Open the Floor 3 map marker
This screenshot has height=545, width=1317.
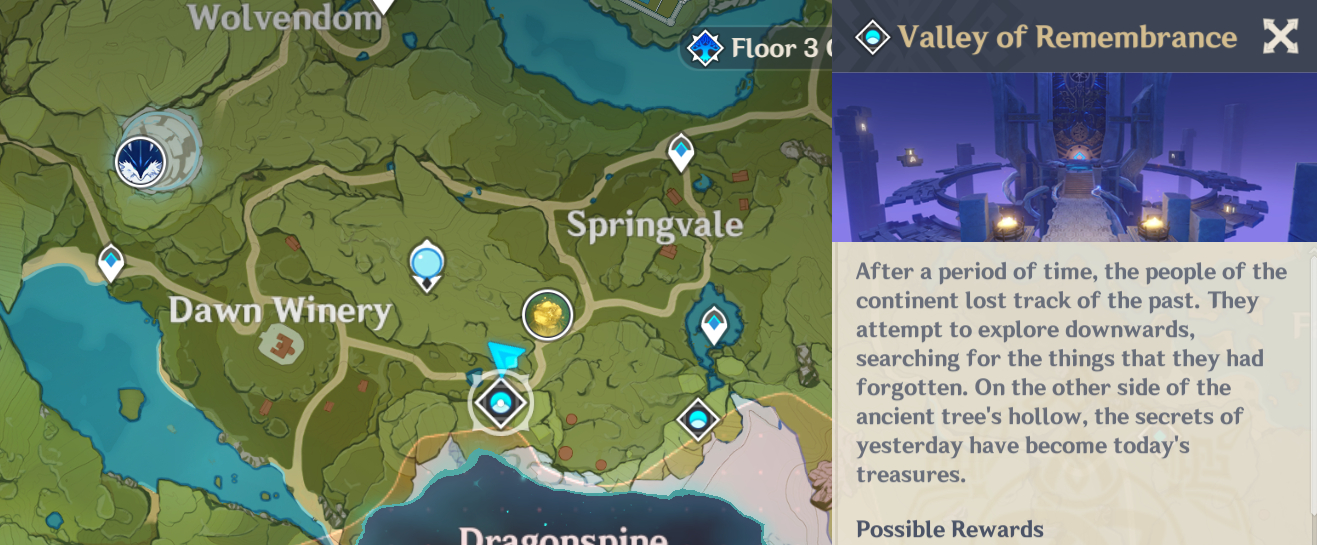[706, 47]
